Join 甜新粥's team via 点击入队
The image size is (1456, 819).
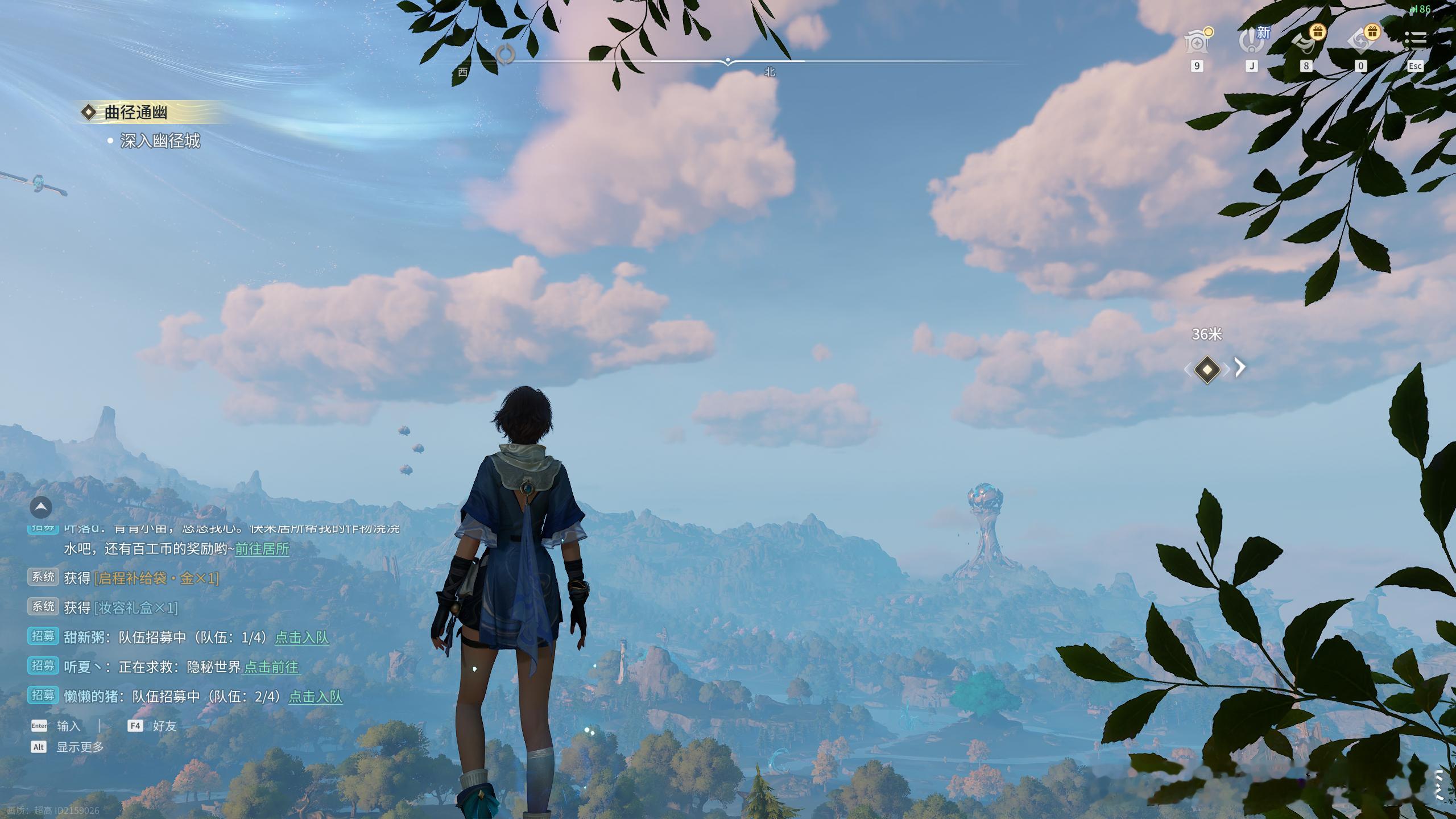302,638
